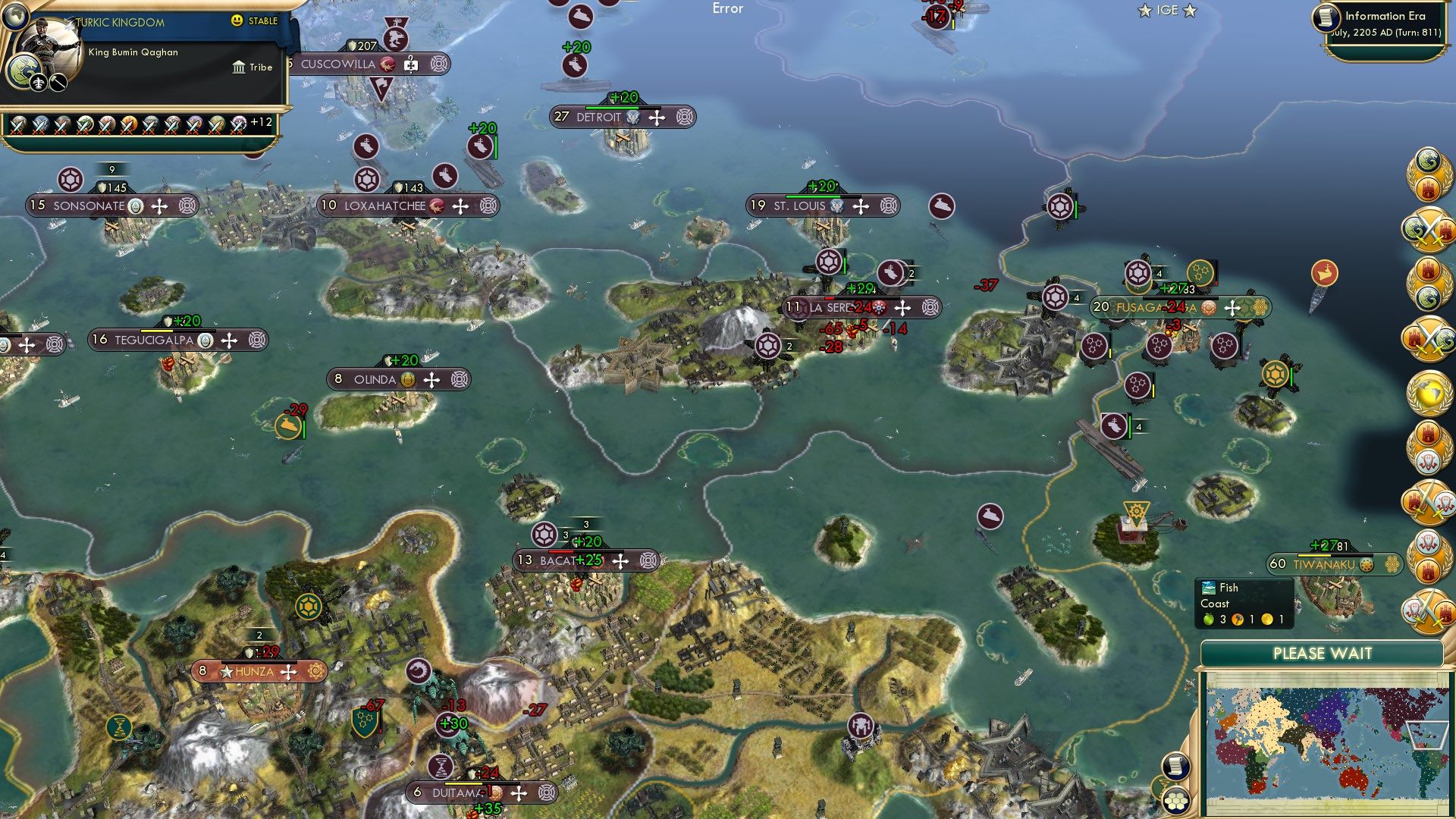Switch to strategic view with the hex icon
Image resolution: width=1456 pixels, height=819 pixels.
(x=1176, y=801)
